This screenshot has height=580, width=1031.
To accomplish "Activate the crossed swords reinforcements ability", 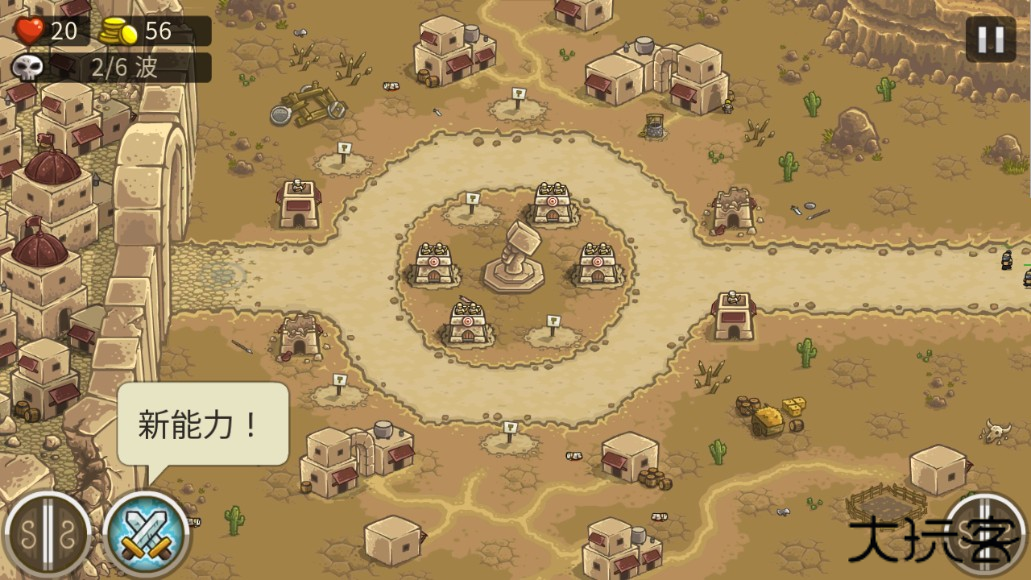I will (146, 534).
